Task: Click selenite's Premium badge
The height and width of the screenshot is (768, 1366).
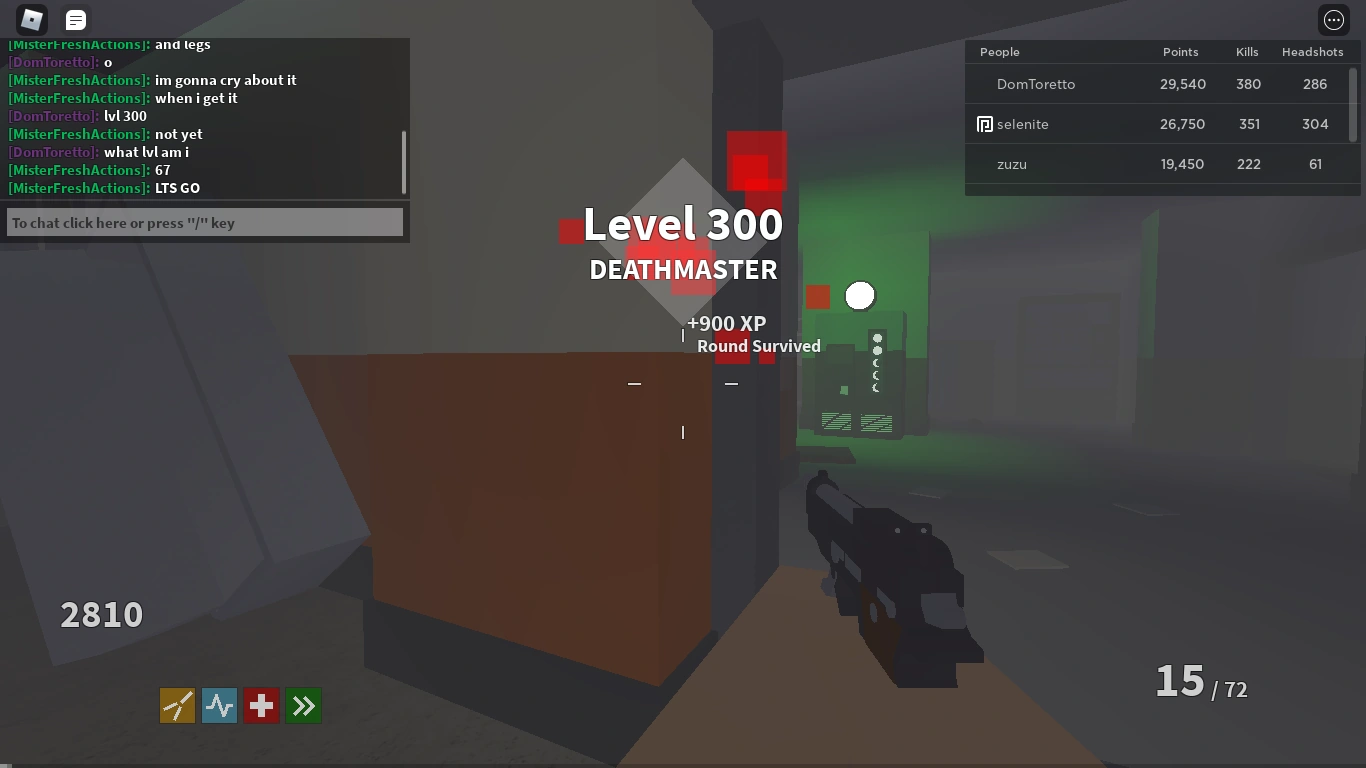Action: click(984, 124)
